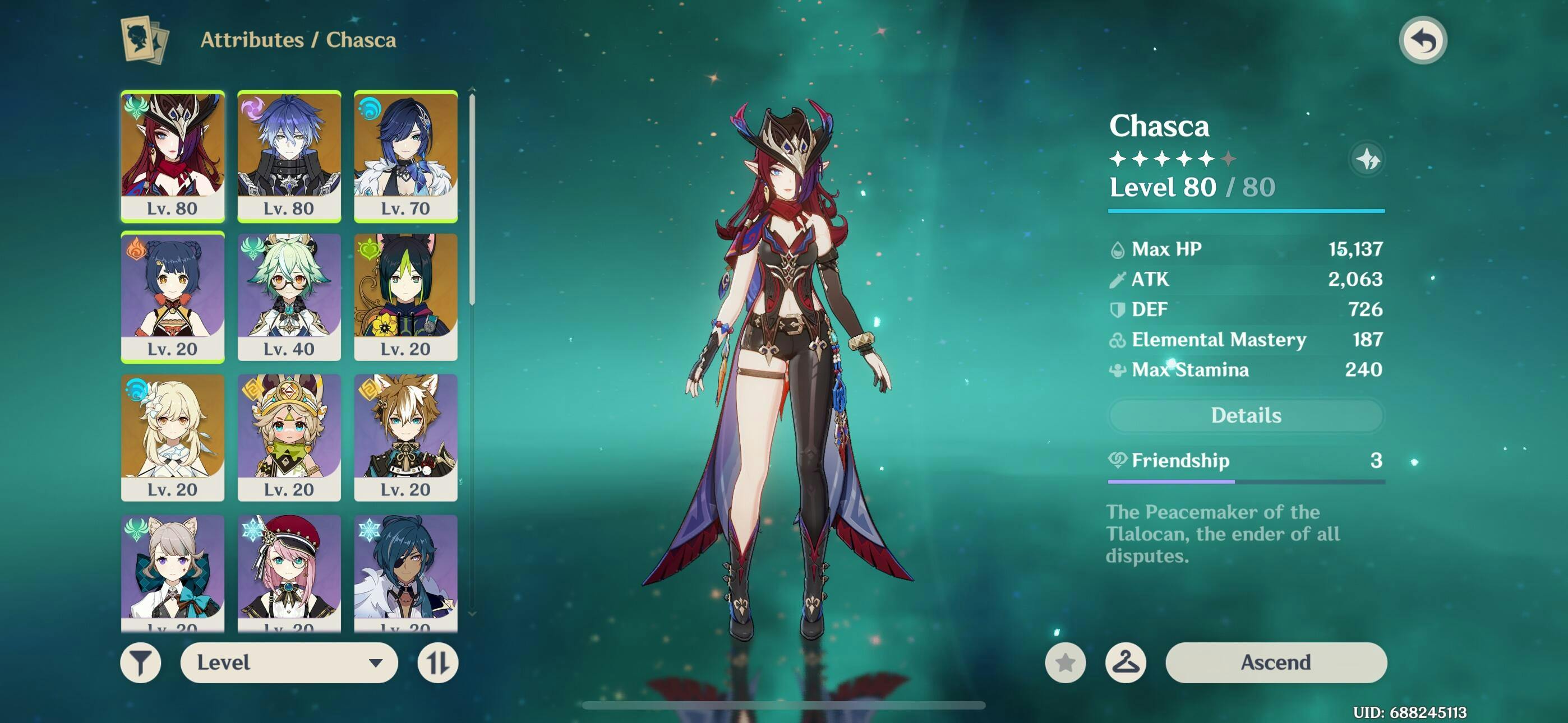Viewport: 1568px width, 723px height.
Task: Pick the Lv. 40 character with glasses
Action: pyautogui.click(x=288, y=296)
